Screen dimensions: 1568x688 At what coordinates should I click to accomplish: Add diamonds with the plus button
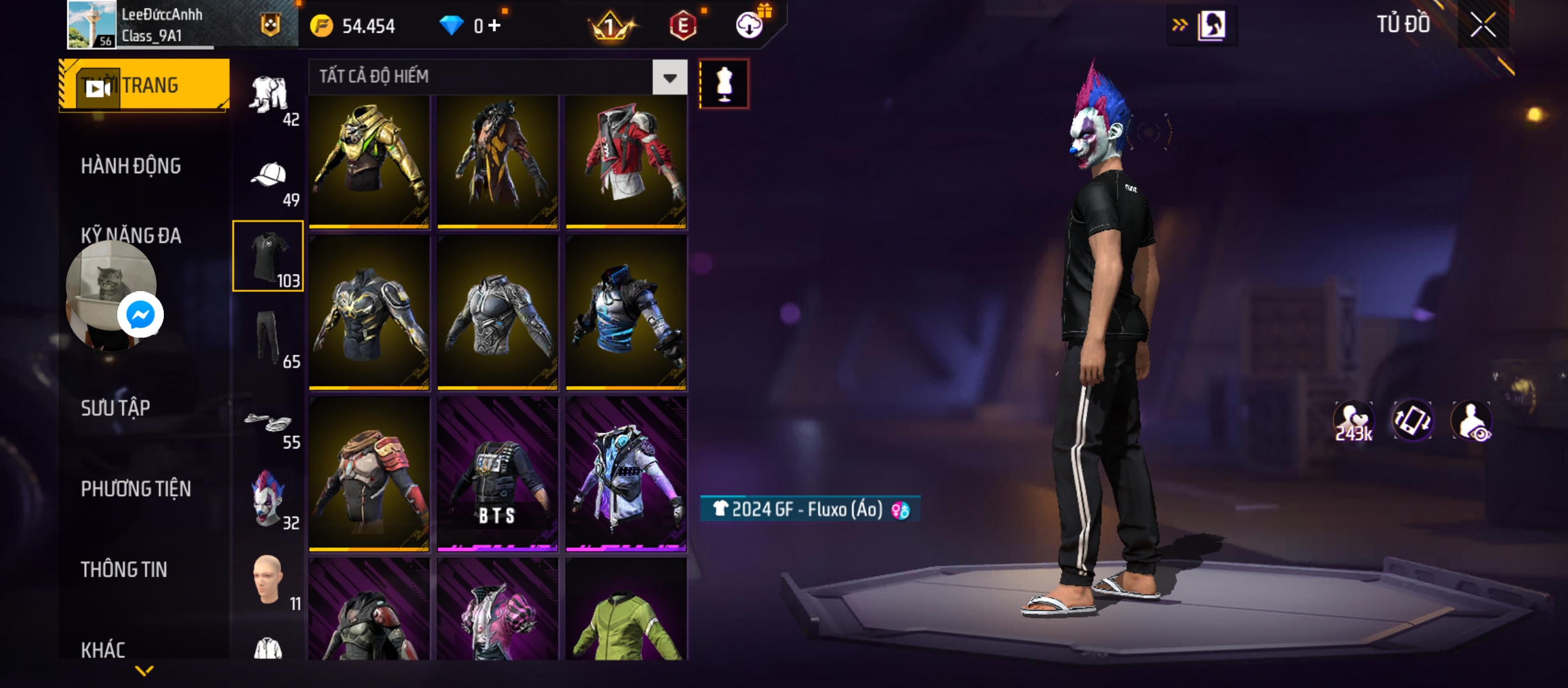click(495, 25)
